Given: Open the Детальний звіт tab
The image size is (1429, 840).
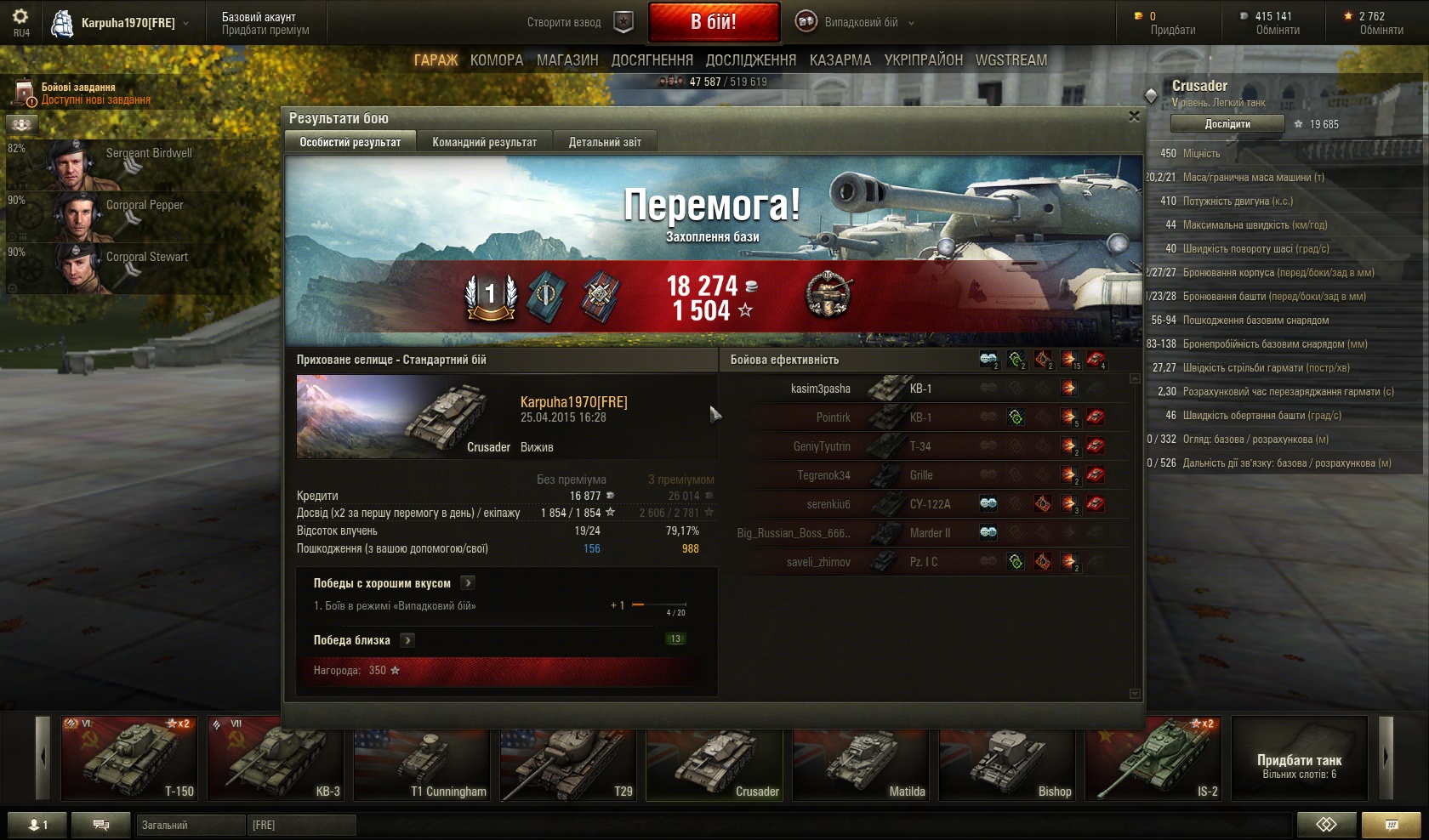Looking at the screenshot, I should [605, 142].
